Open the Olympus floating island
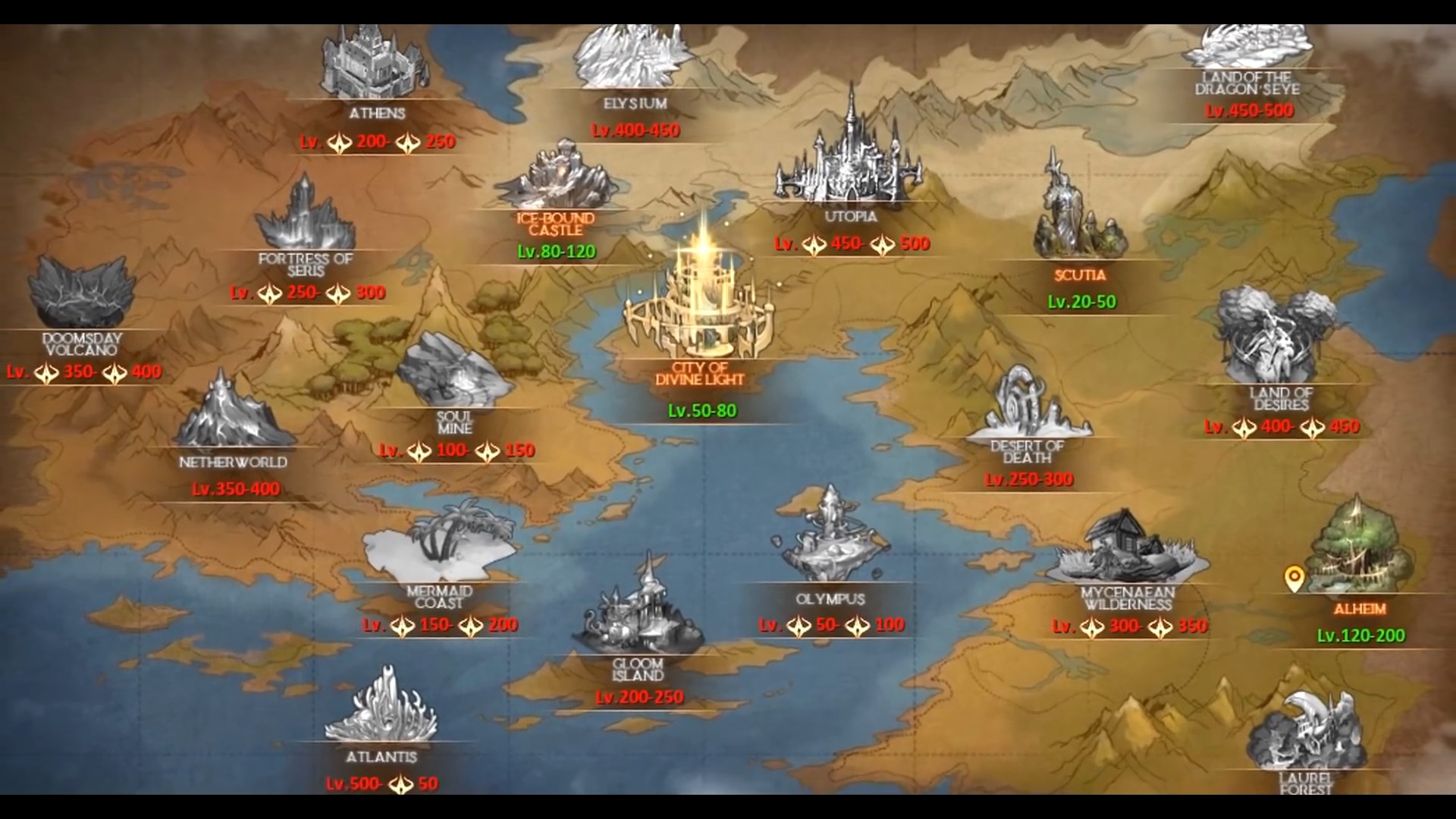Screen dimensions: 1456x819 (830, 531)
